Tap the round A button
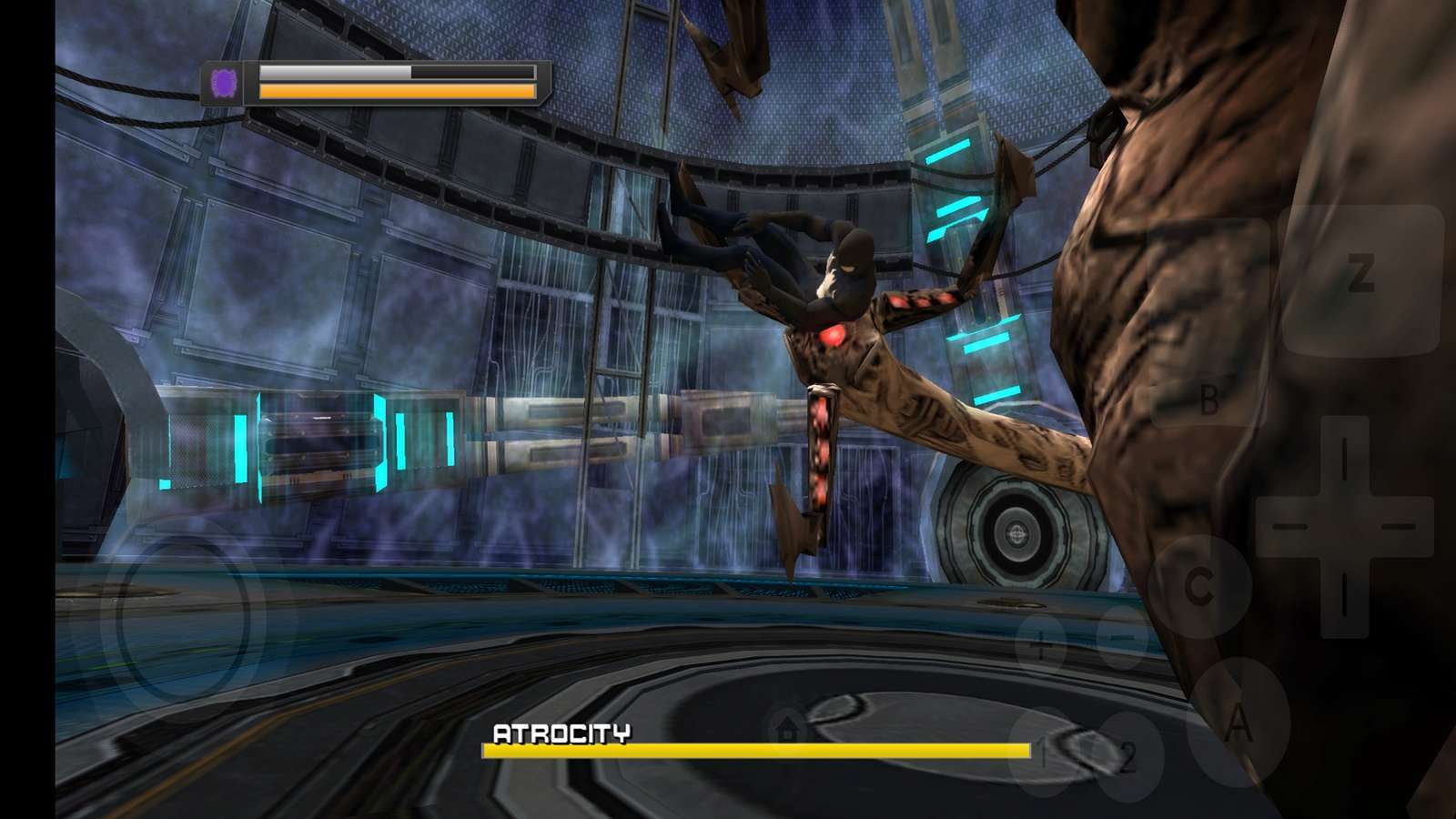 (x=1238, y=725)
